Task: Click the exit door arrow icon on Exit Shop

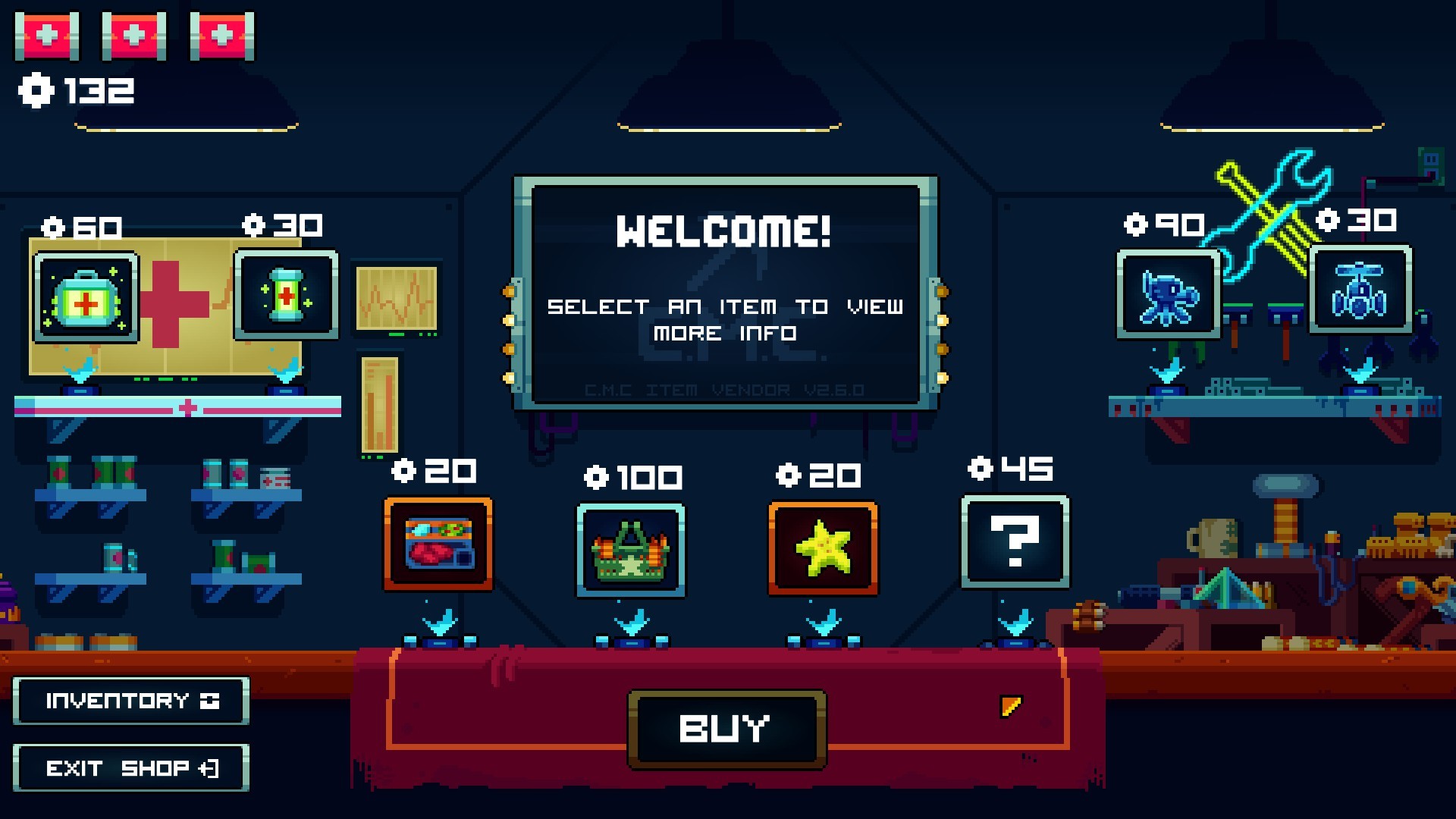Action: point(210,768)
